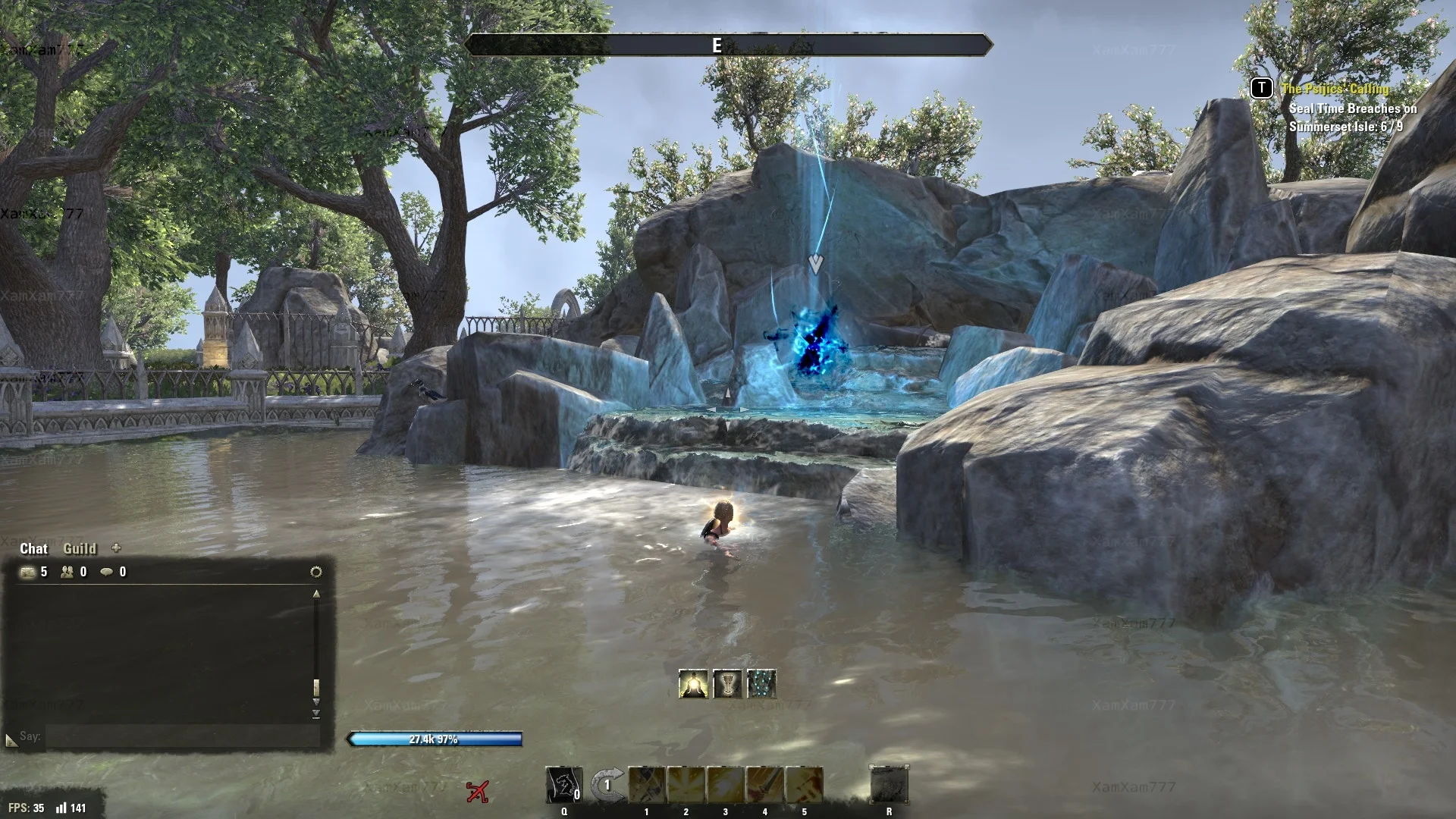Swap weapon bars with the arrow icon
The image size is (1456, 819).
pyautogui.click(x=607, y=785)
